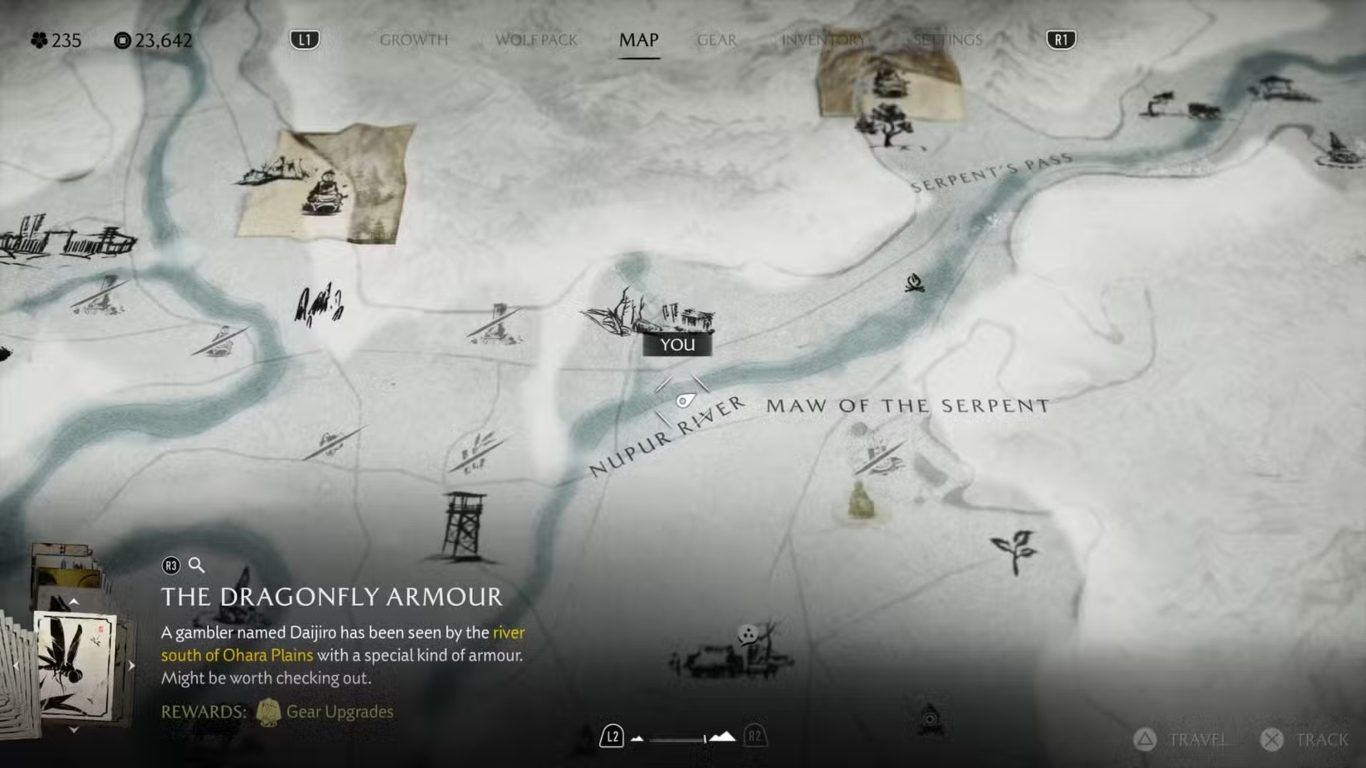Select the campfire marker on the map

pyautogui.click(x=914, y=284)
